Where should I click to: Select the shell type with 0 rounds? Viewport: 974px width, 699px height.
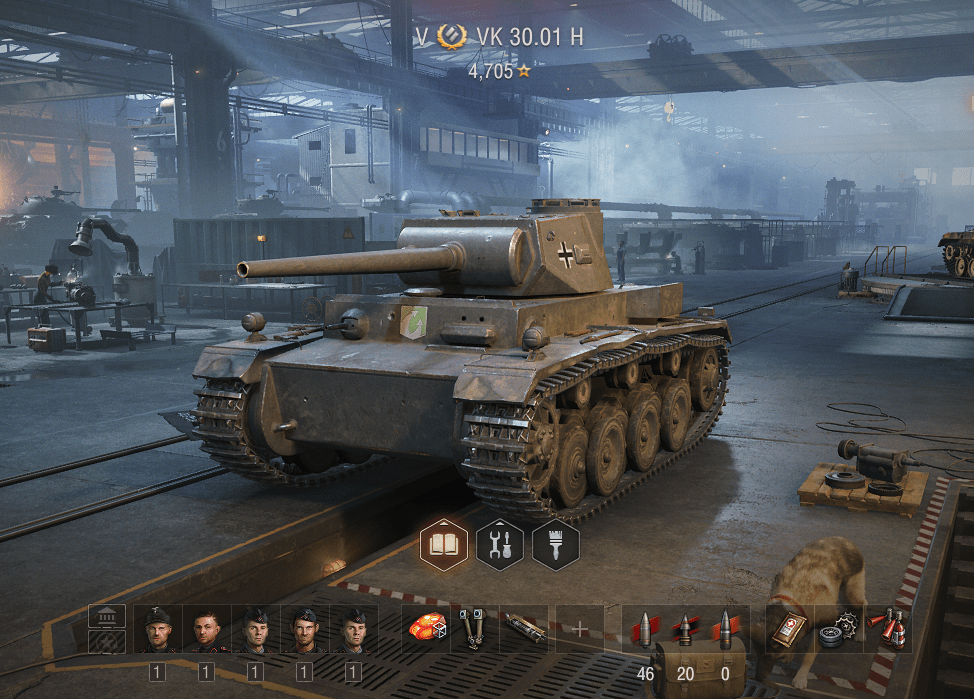(725, 629)
